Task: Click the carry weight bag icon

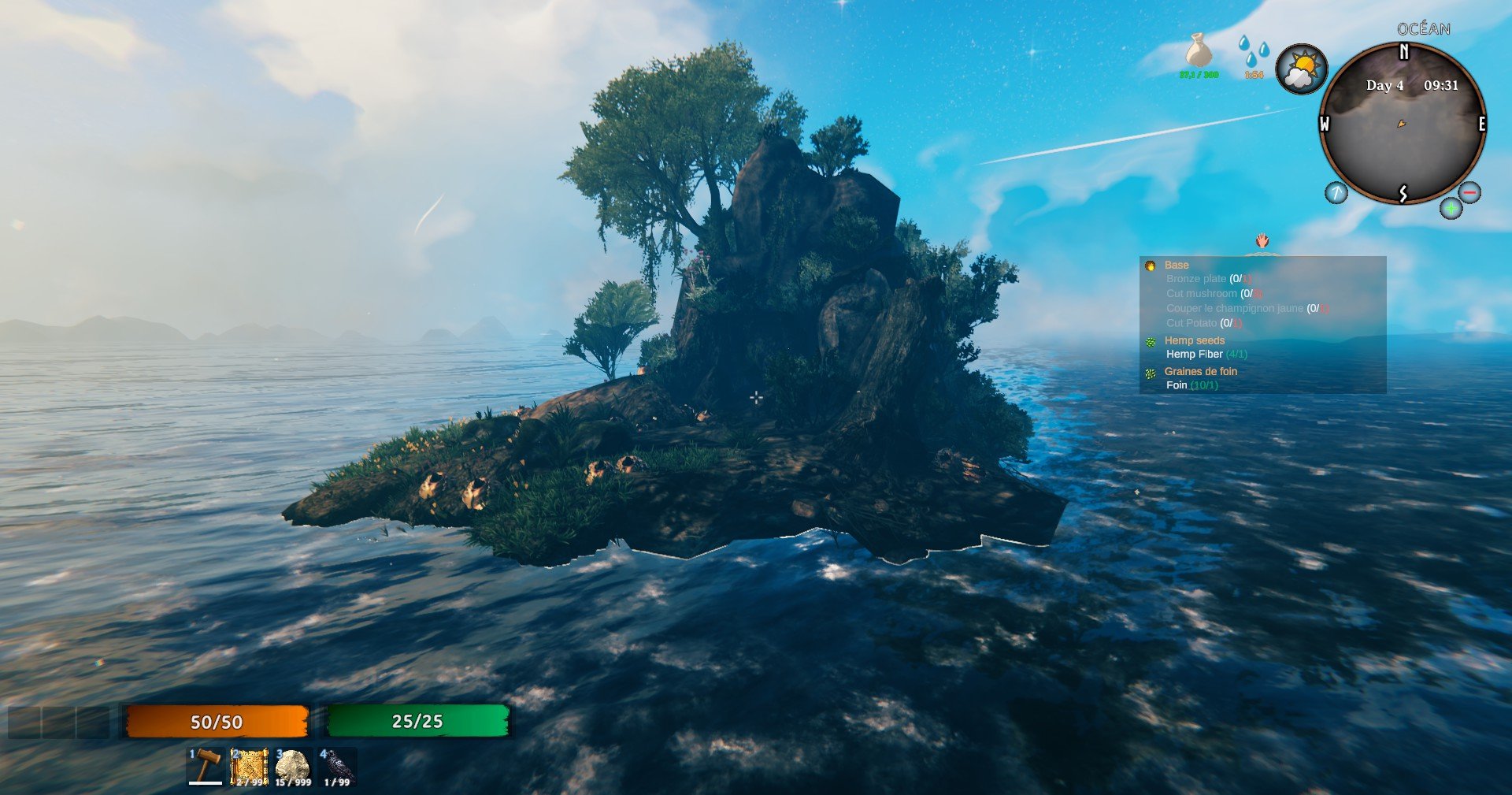Action: (1199, 52)
